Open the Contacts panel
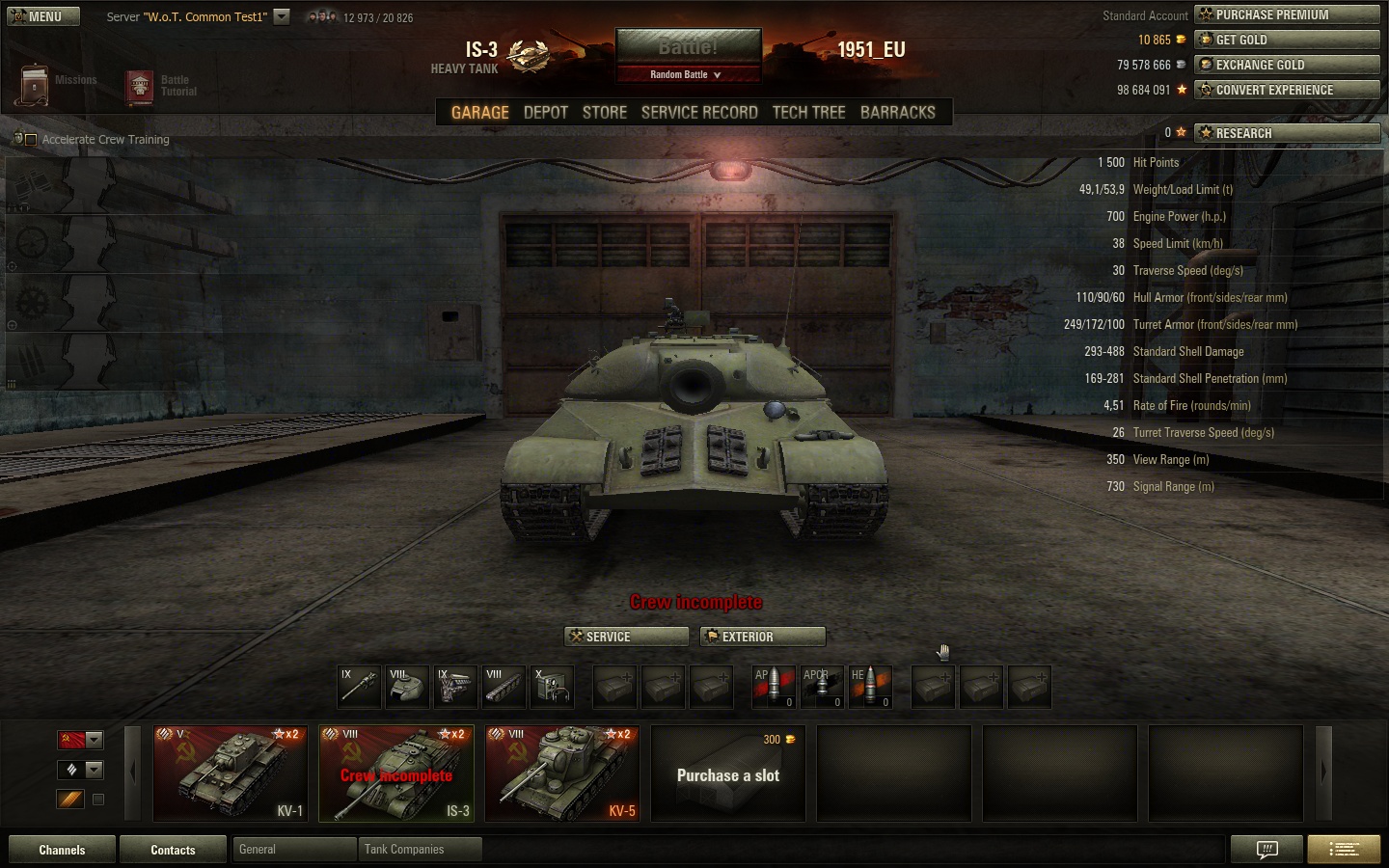The width and height of the screenshot is (1389, 868). tap(173, 850)
